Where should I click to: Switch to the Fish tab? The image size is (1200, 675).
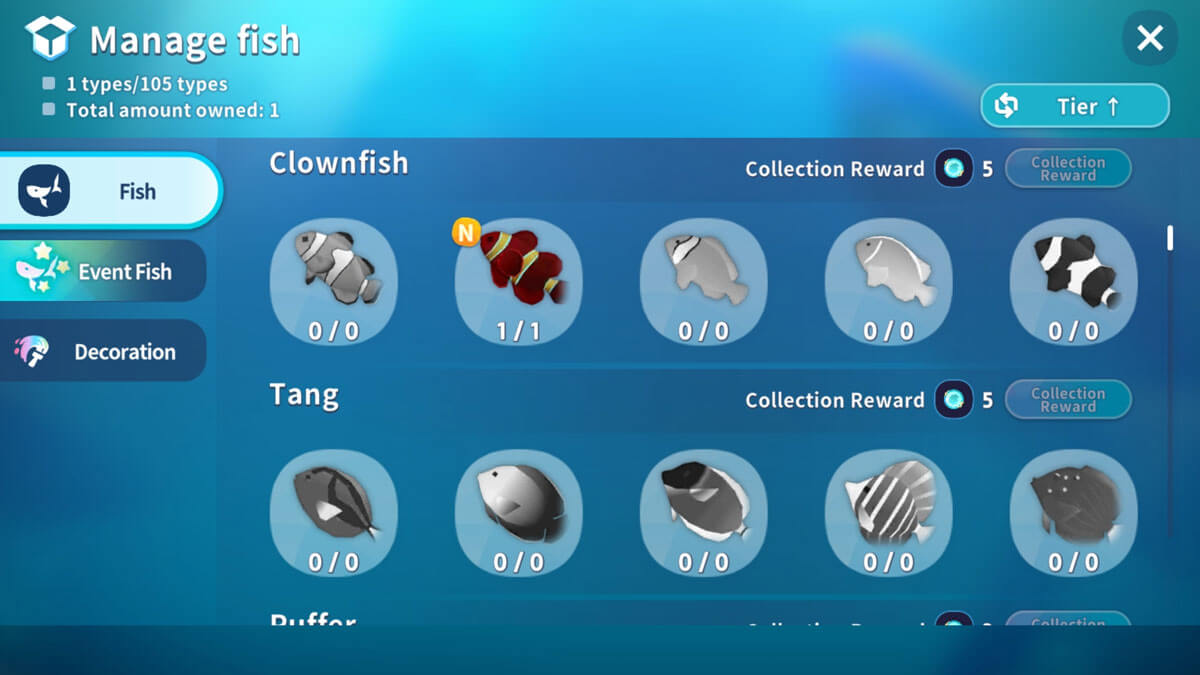110,191
